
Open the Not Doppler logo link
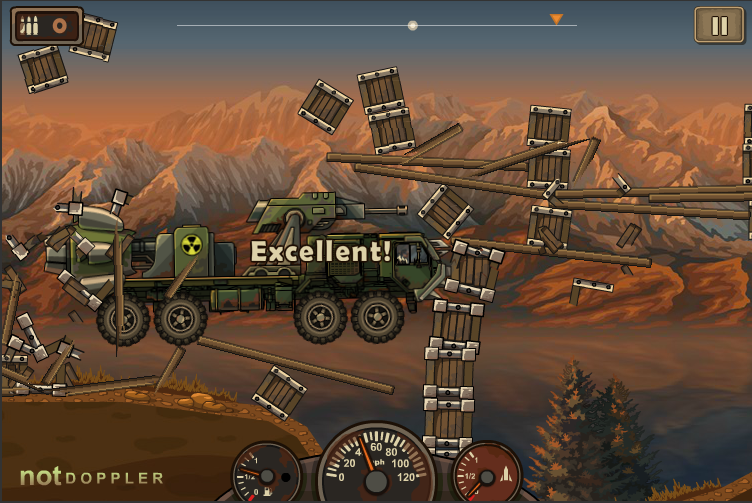[x=92, y=477]
